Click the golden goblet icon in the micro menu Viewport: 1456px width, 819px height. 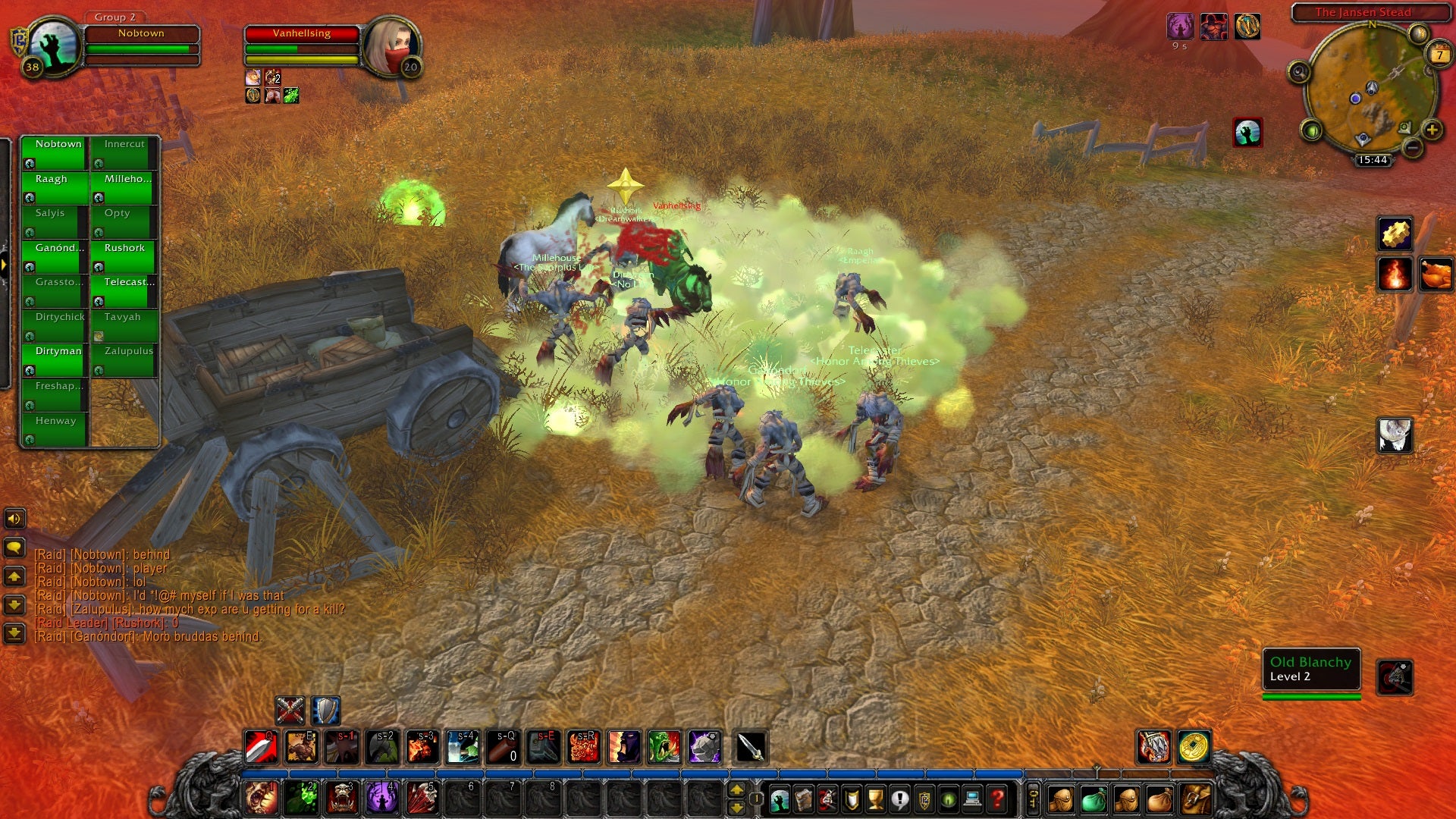[874, 799]
